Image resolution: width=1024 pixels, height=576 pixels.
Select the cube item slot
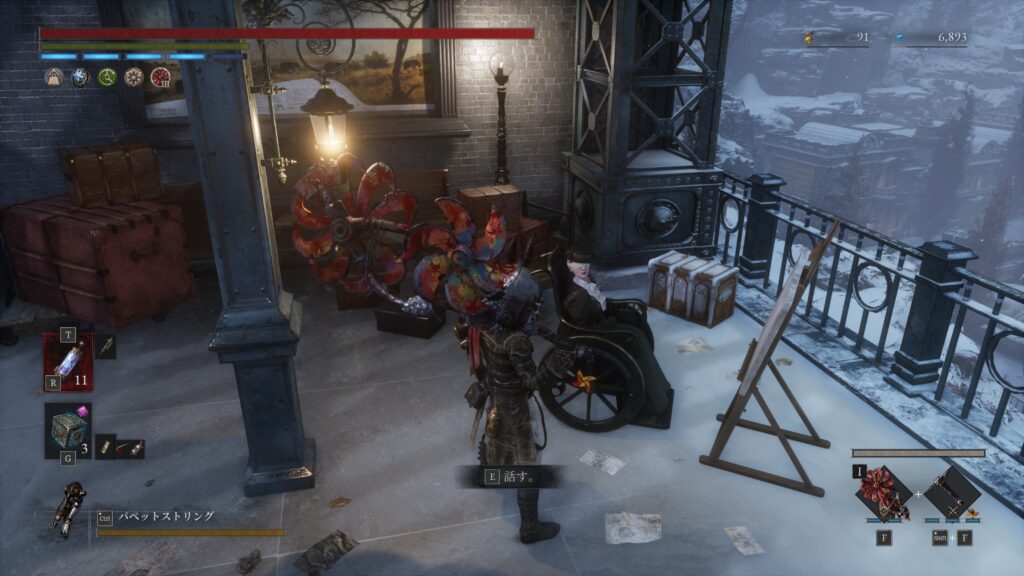pyautogui.click(x=68, y=430)
